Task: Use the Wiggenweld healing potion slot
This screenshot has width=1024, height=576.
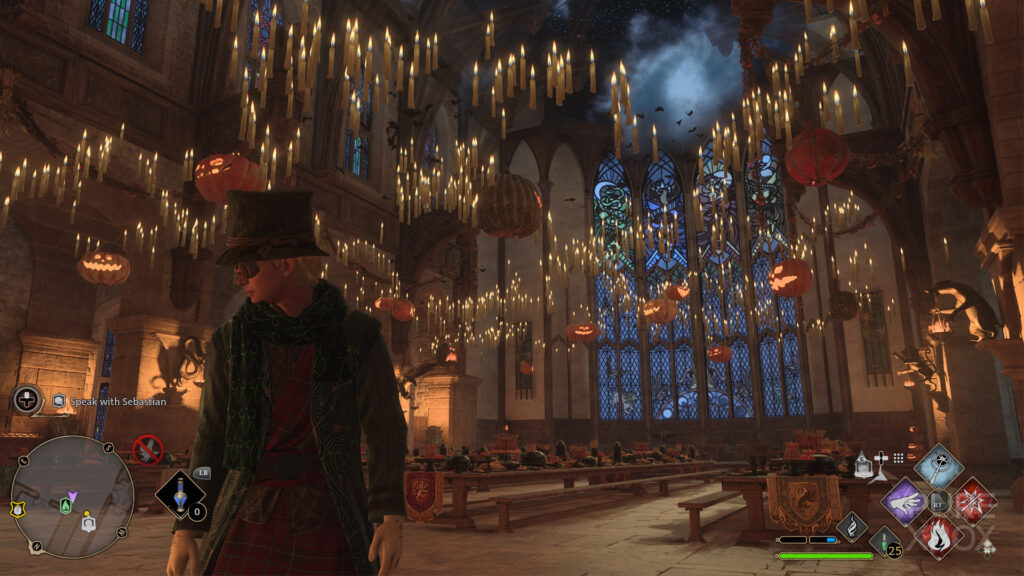Action: pos(884,542)
